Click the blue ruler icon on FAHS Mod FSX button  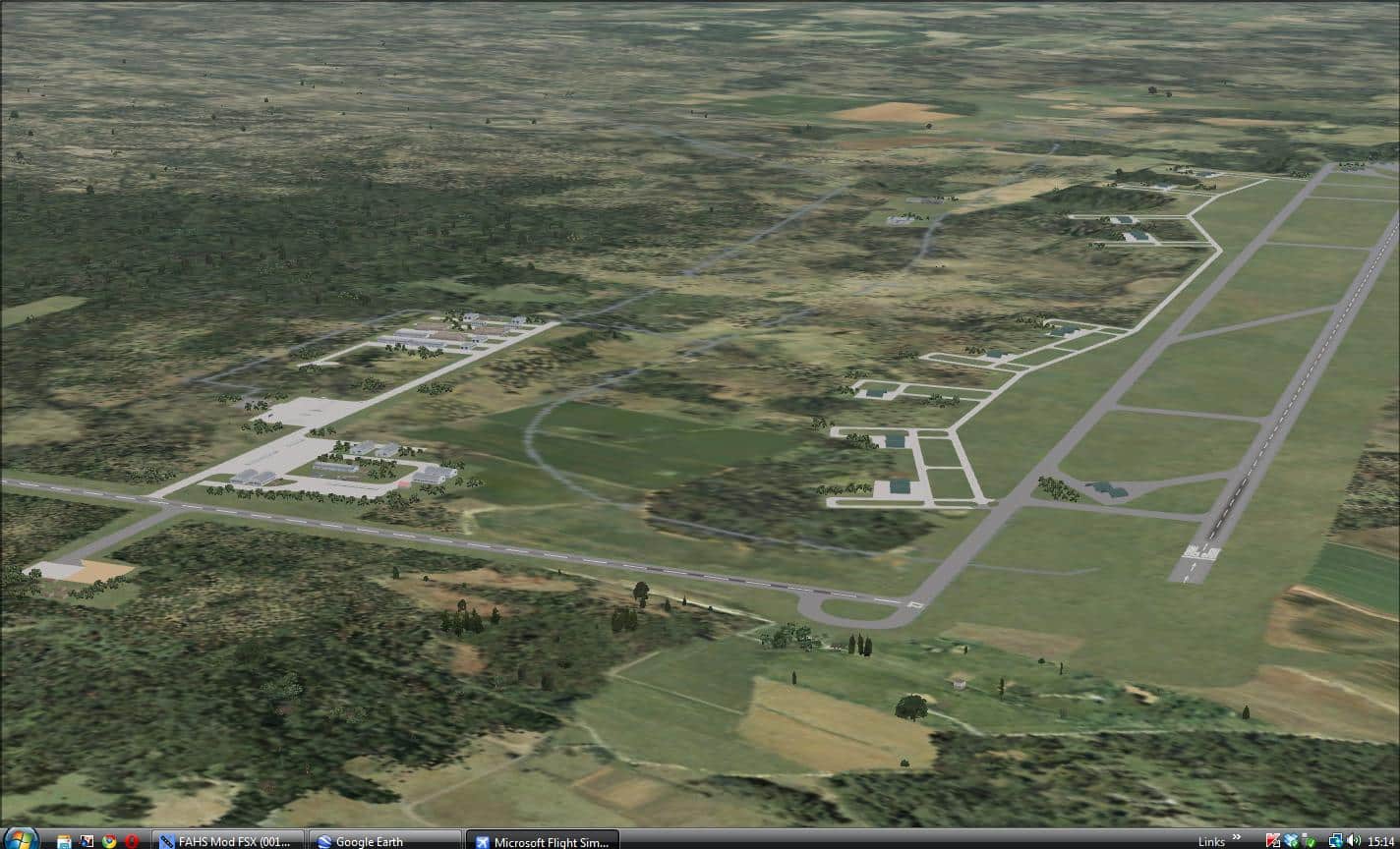(x=166, y=841)
